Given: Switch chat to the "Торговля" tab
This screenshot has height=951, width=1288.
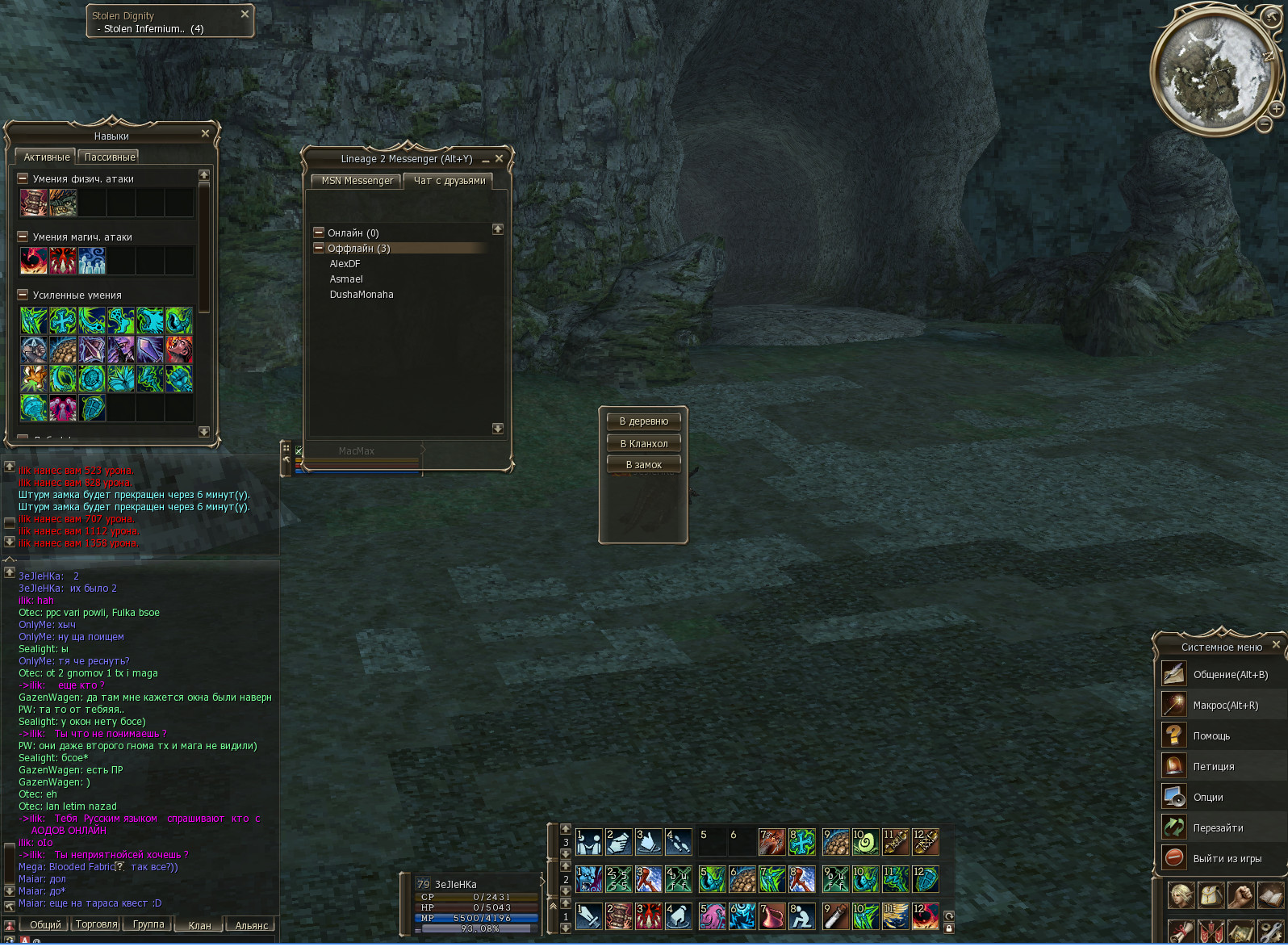Looking at the screenshot, I should (96, 924).
